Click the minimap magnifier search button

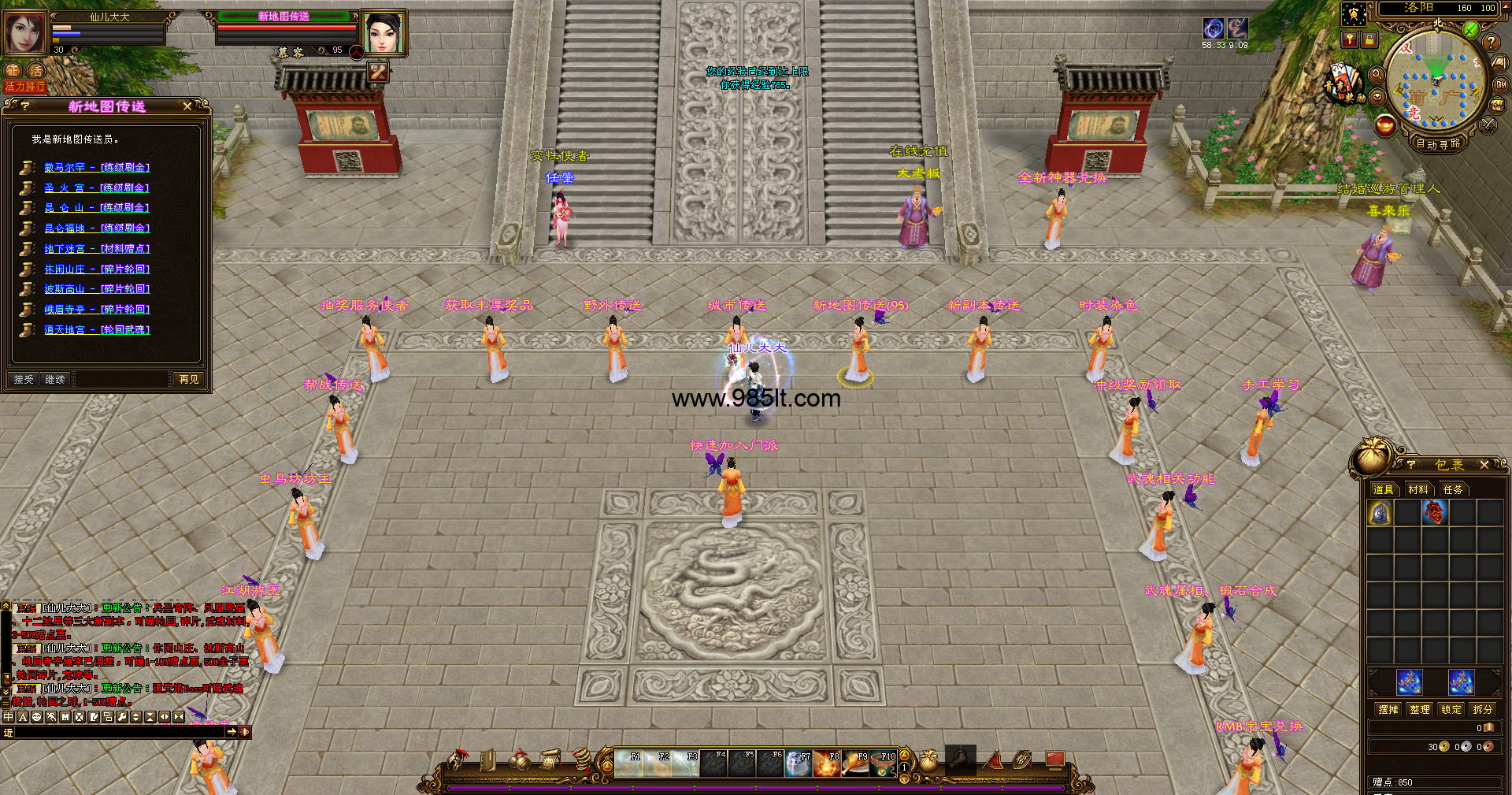point(1377,74)
